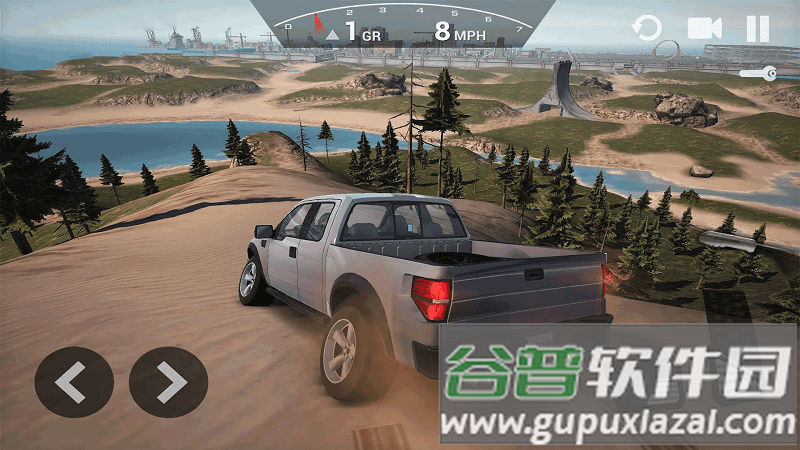Screen dimensions: 800x450
Task: Reset the vehicle with the circular arrow icon
Action: 648,28
